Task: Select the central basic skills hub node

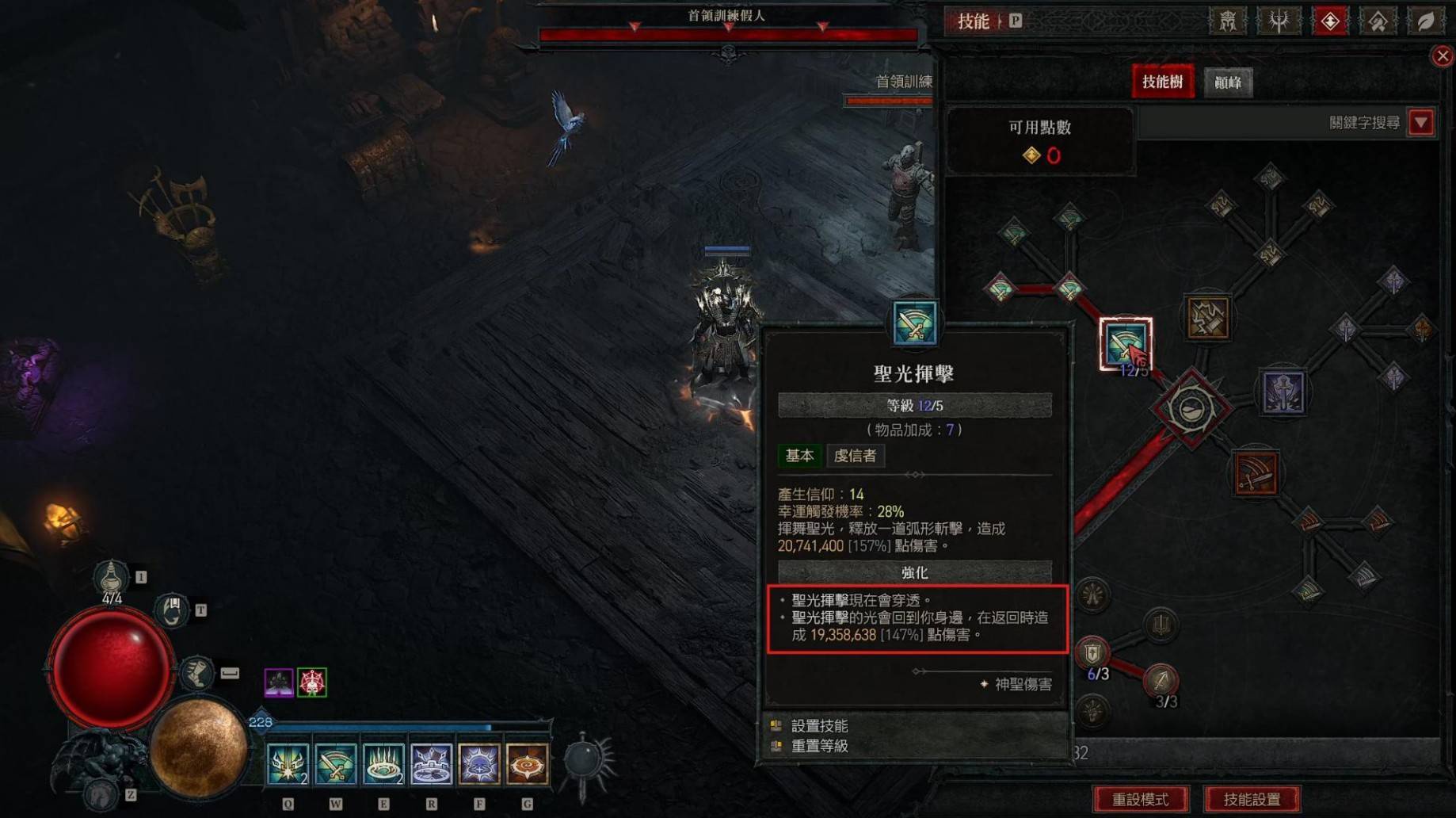Action: [x=1191, y=409]
